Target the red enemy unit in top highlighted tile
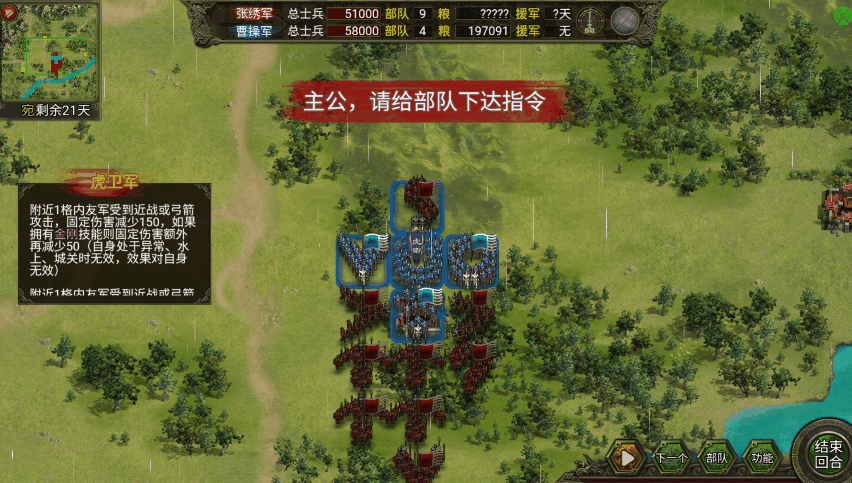The width and height of the screenshot is (852, 483). (x=416, y=207)
